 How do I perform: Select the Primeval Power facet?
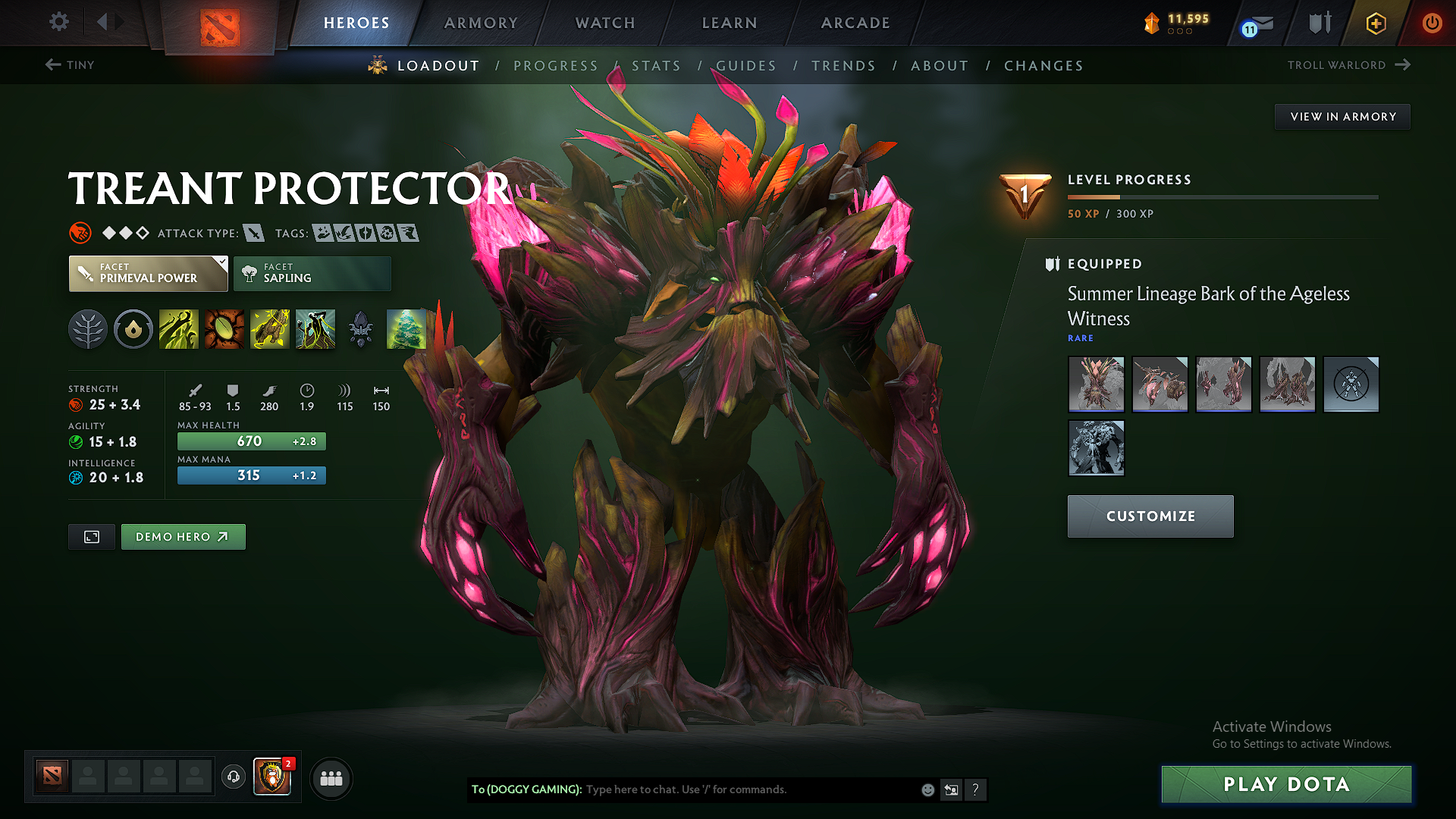pyautogui.click(x=147, y=273)
